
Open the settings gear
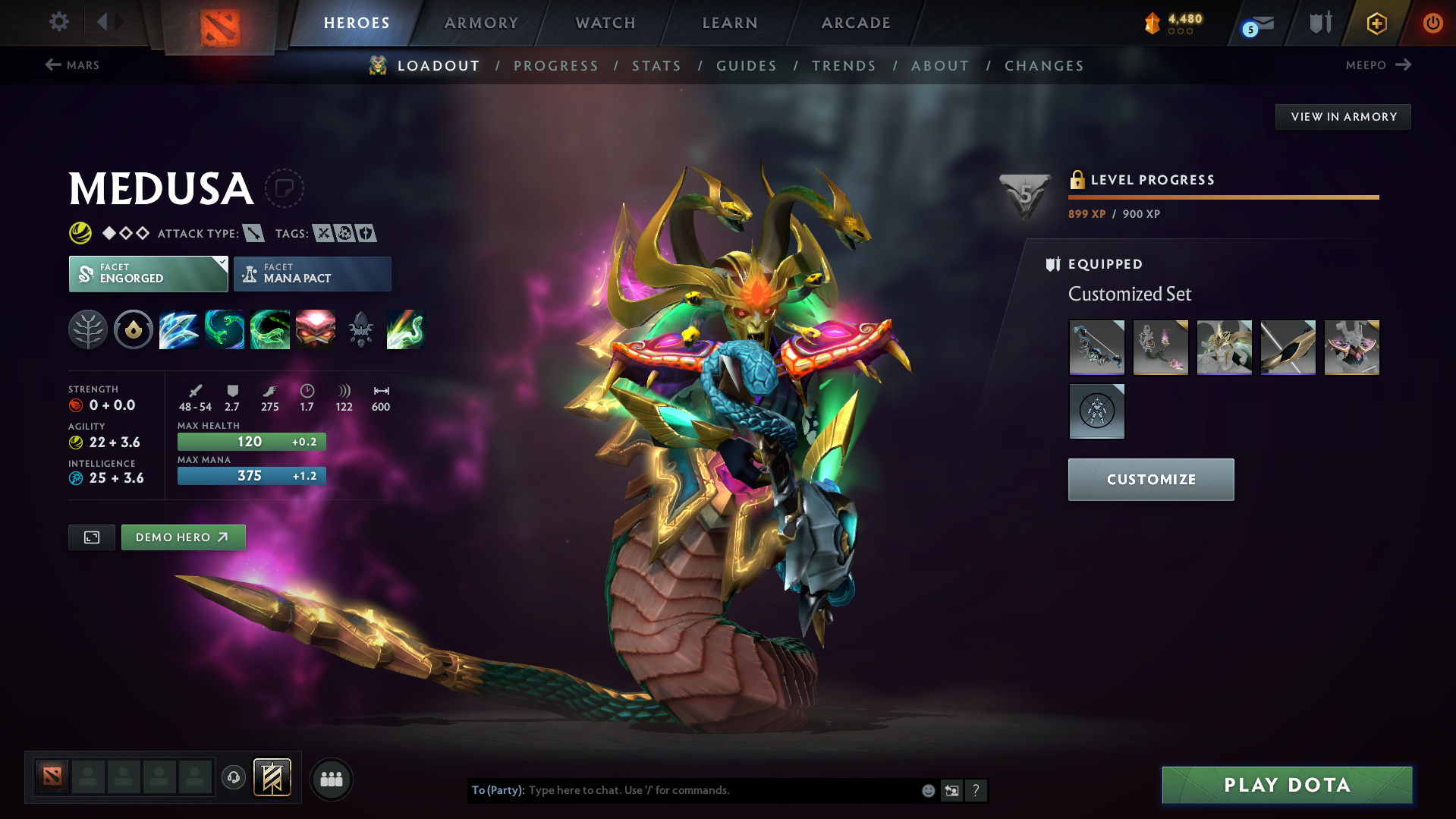(x=58, y=23)
